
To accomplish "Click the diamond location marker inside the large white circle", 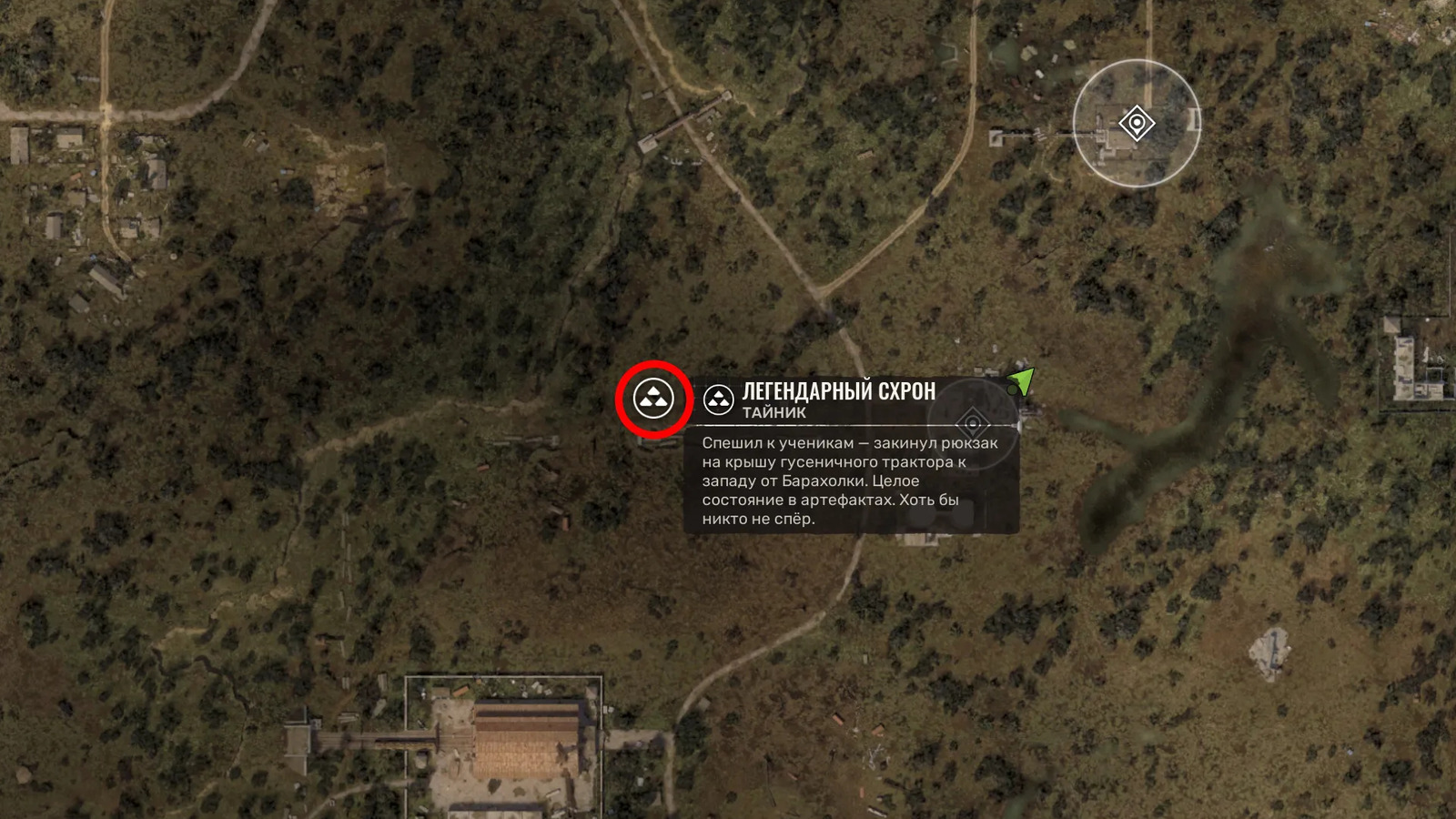I will tap(1137, 123).
